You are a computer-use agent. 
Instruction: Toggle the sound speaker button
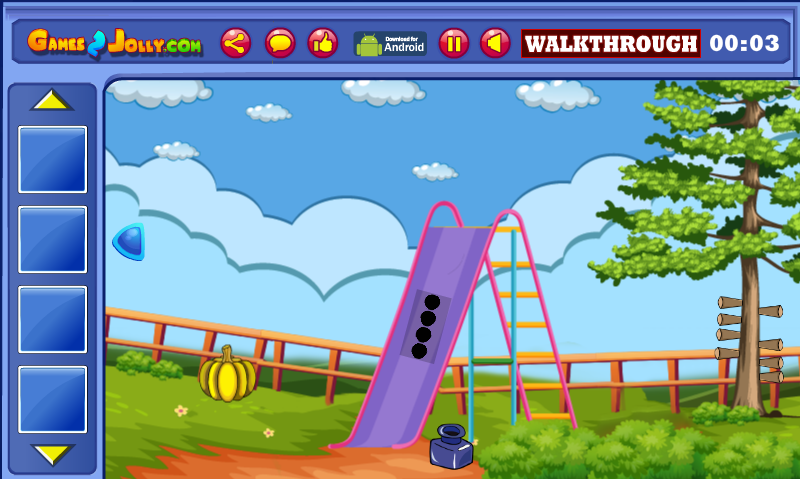click(x=495, y=43)
